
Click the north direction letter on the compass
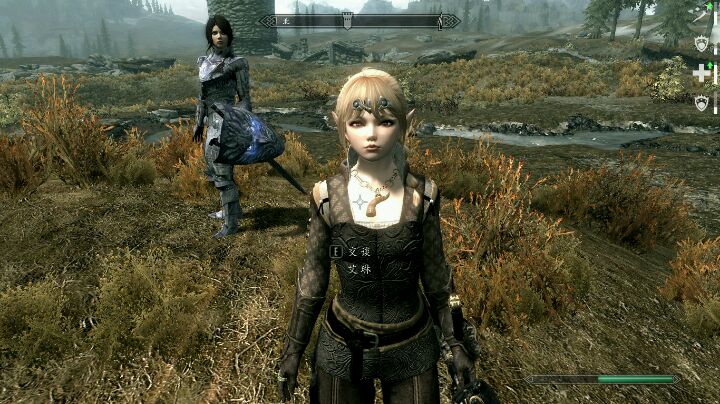coord(284,20)
